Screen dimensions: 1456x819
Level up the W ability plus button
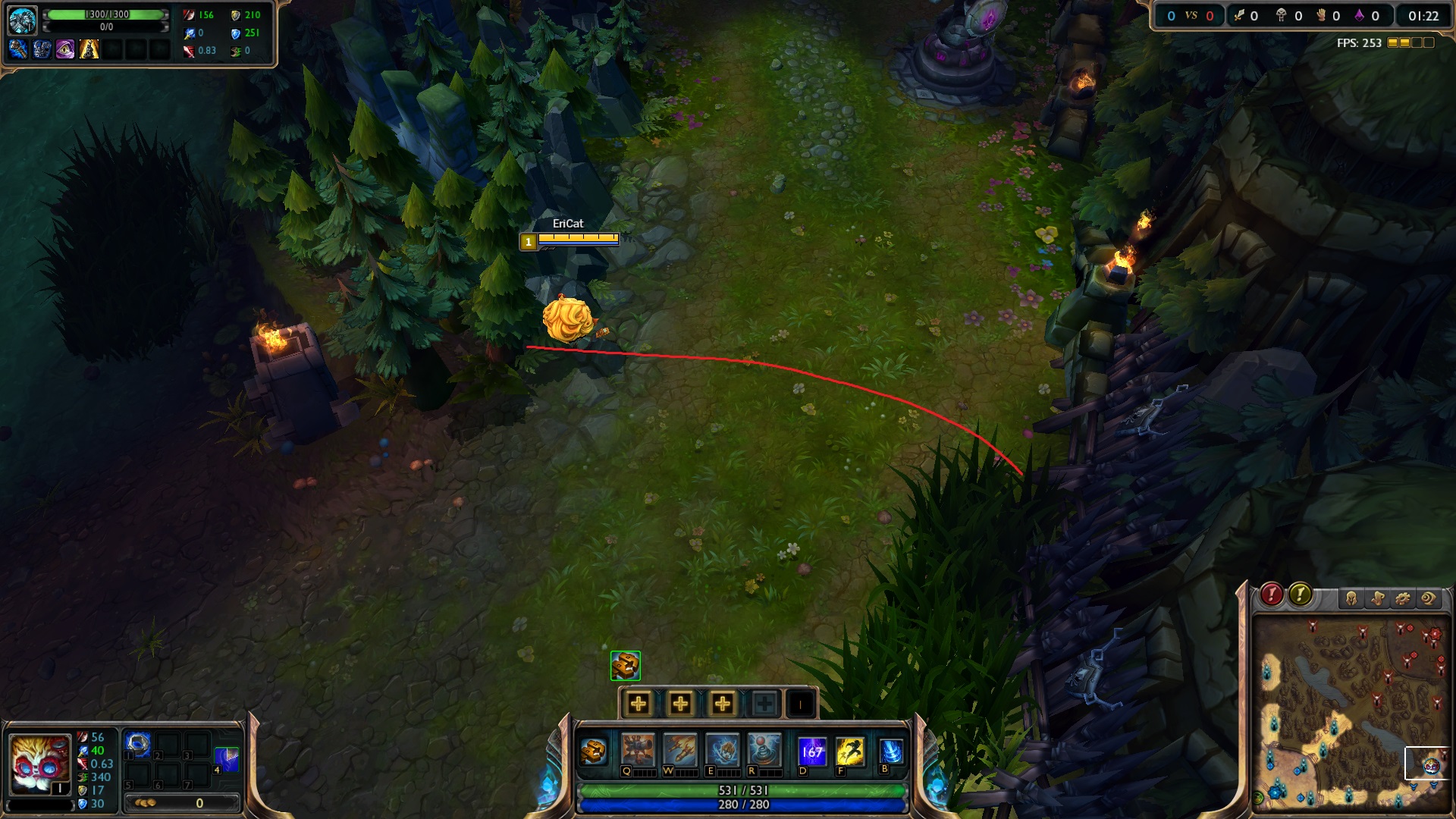tap(680, 704)
